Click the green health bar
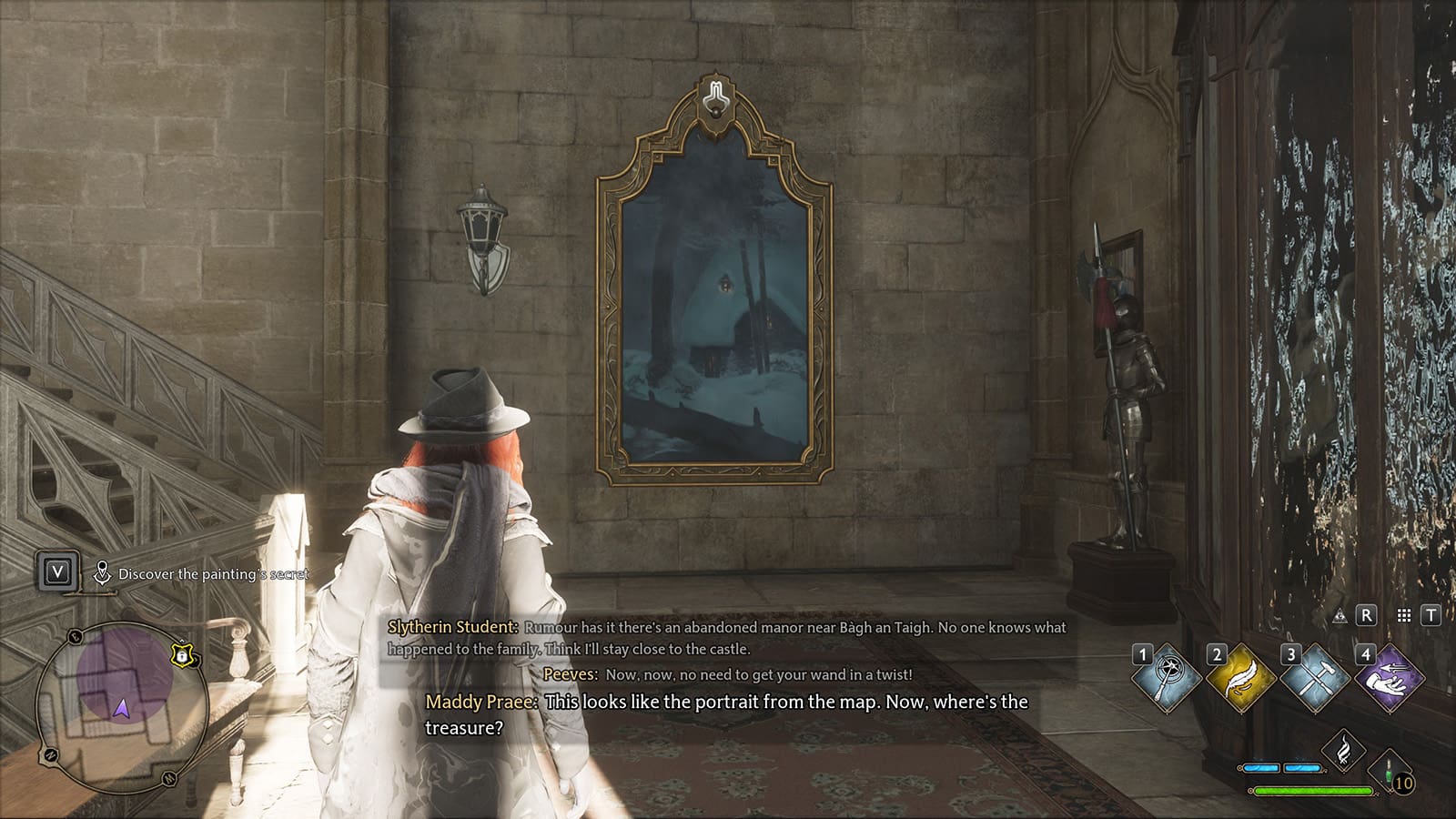The image size is (1456, 819). point(1314,792)
